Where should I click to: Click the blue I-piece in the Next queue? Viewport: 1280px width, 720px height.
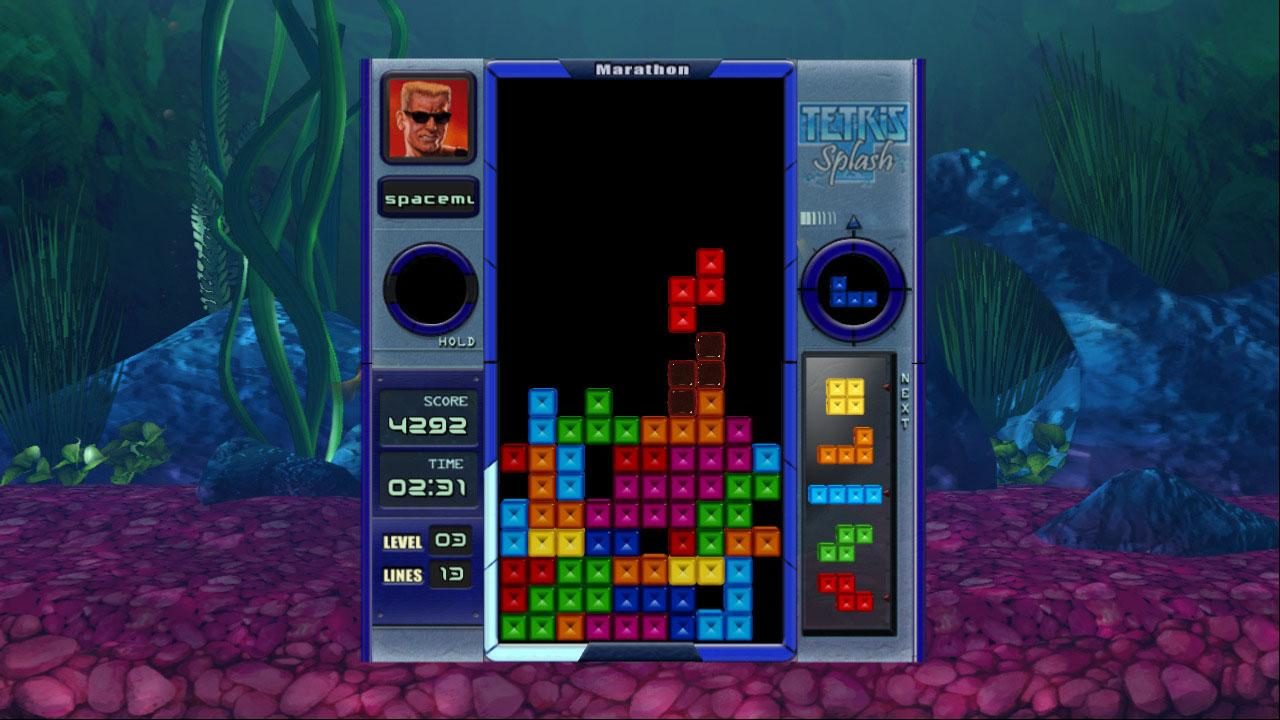click(845, 493)
